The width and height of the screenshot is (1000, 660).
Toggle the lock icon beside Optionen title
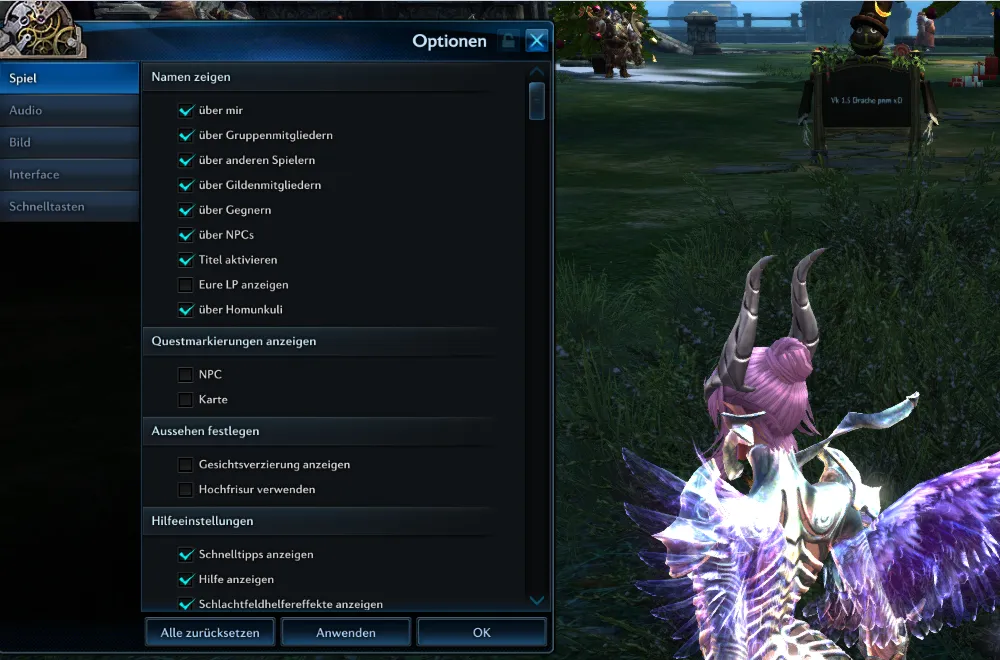click(508, 41)
